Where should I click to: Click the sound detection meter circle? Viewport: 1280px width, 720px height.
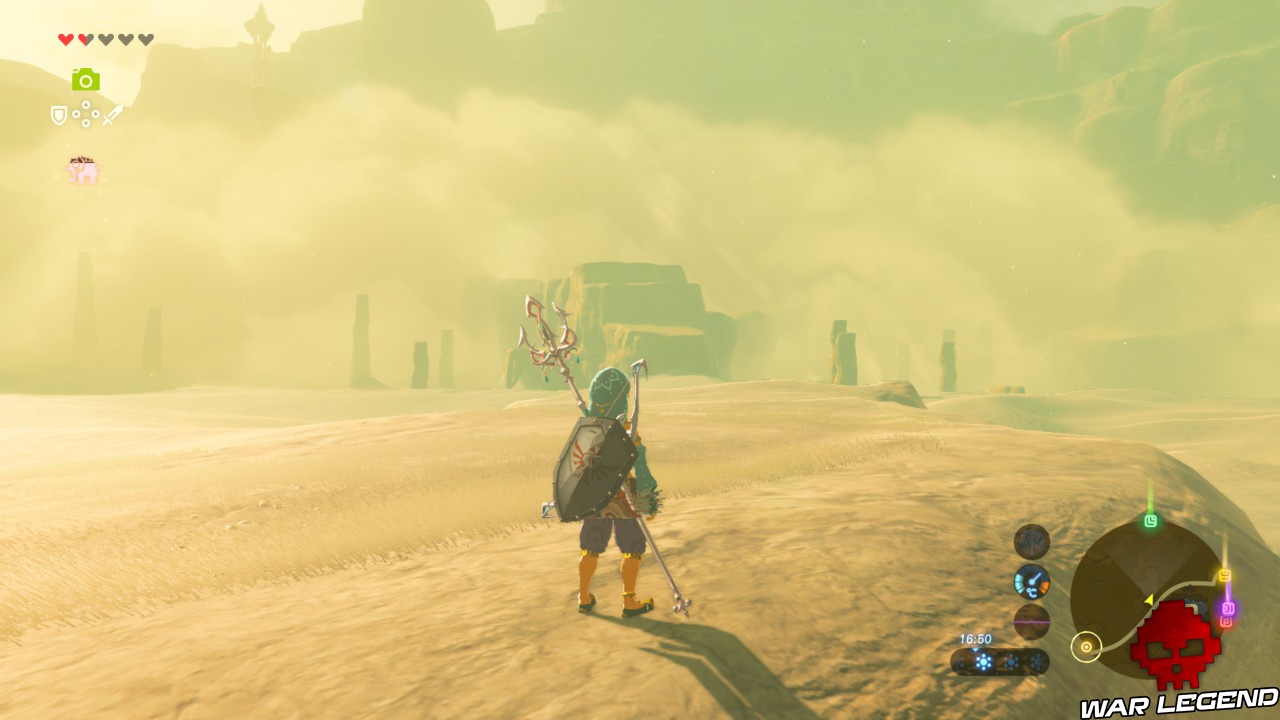1030,543
